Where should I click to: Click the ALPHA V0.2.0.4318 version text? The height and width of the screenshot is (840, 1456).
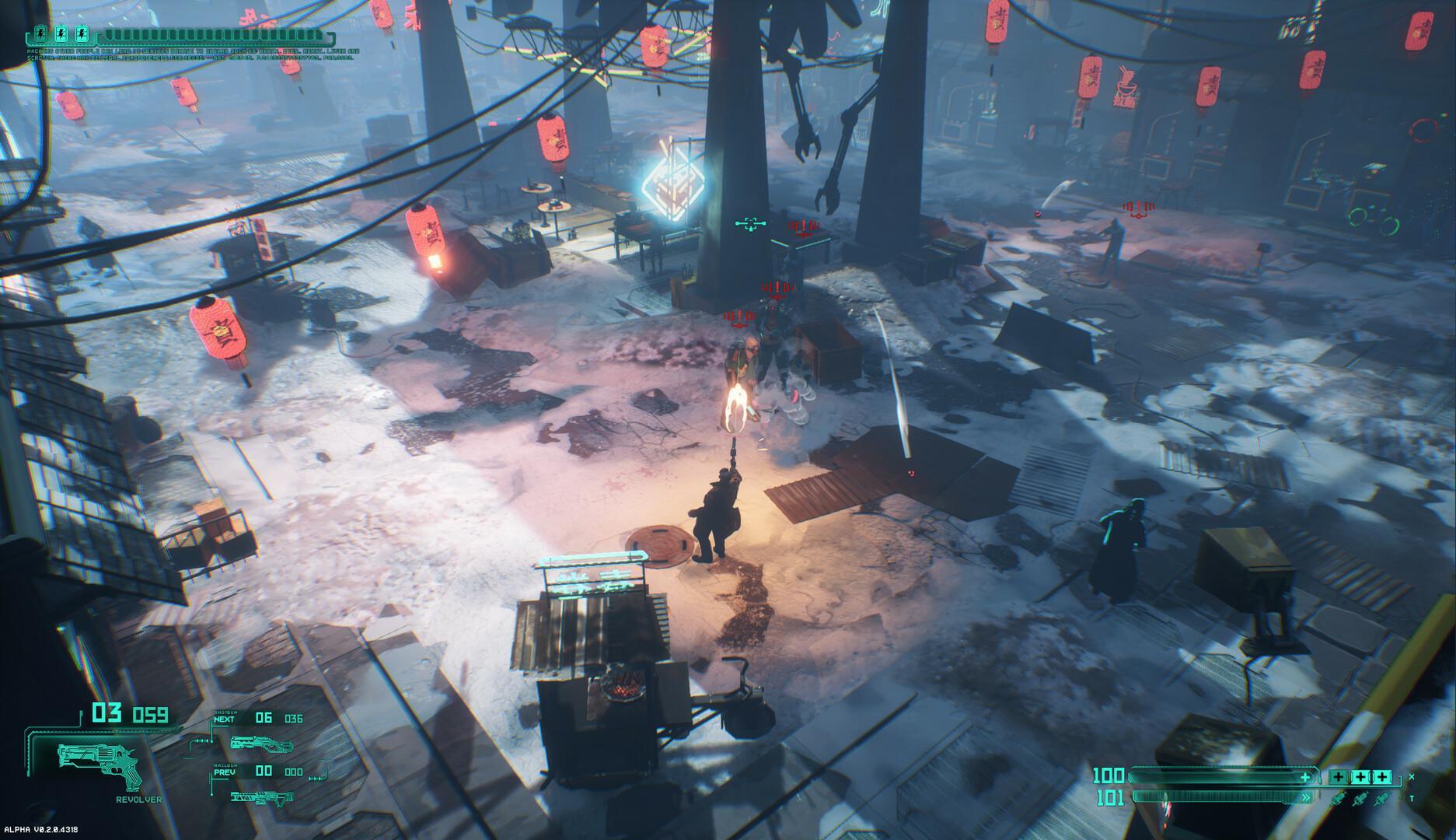tap(40, 830)
